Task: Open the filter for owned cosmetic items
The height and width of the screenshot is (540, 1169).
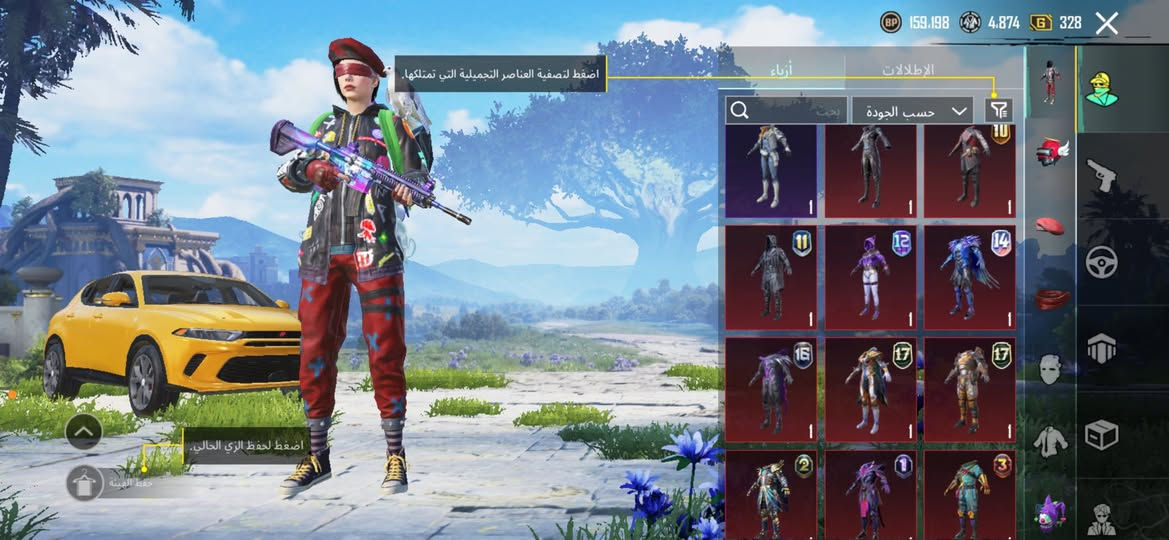Action: [x=998, y=110]
